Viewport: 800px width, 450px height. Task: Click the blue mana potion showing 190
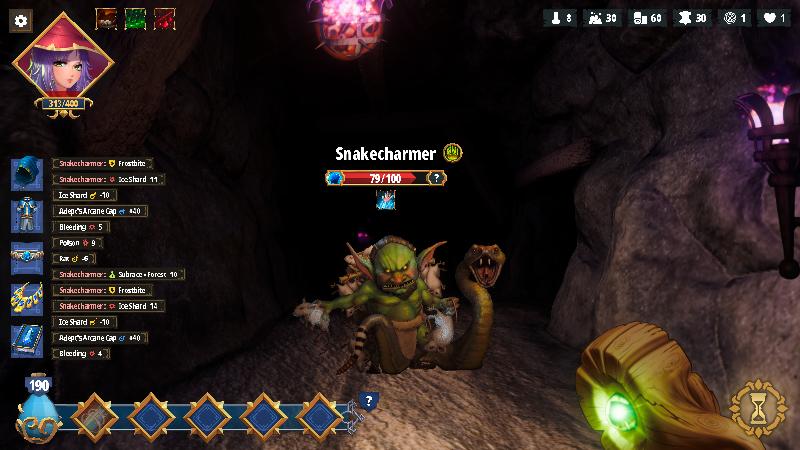(x=39, y=410)
